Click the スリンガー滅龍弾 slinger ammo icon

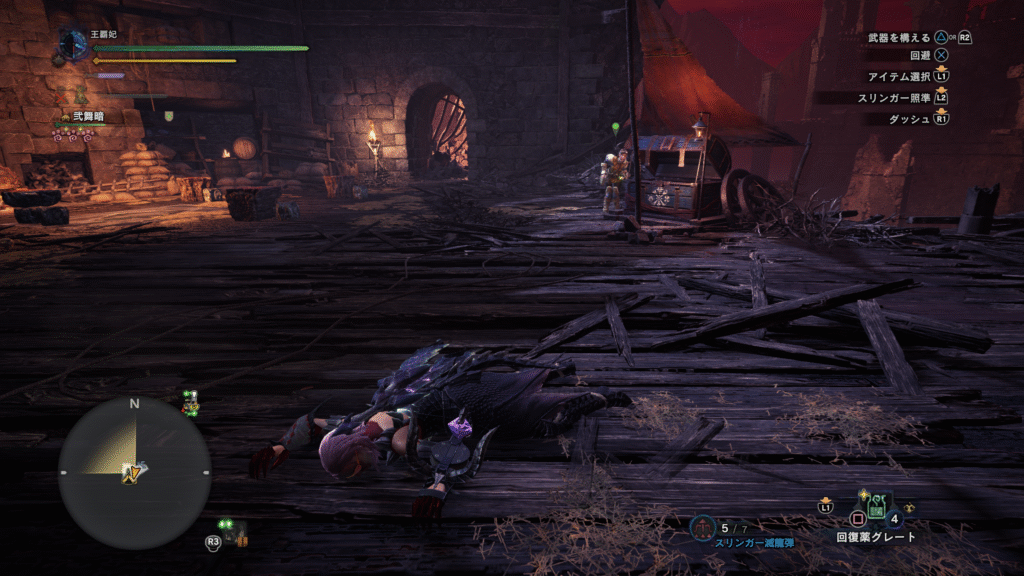point(704,527)
